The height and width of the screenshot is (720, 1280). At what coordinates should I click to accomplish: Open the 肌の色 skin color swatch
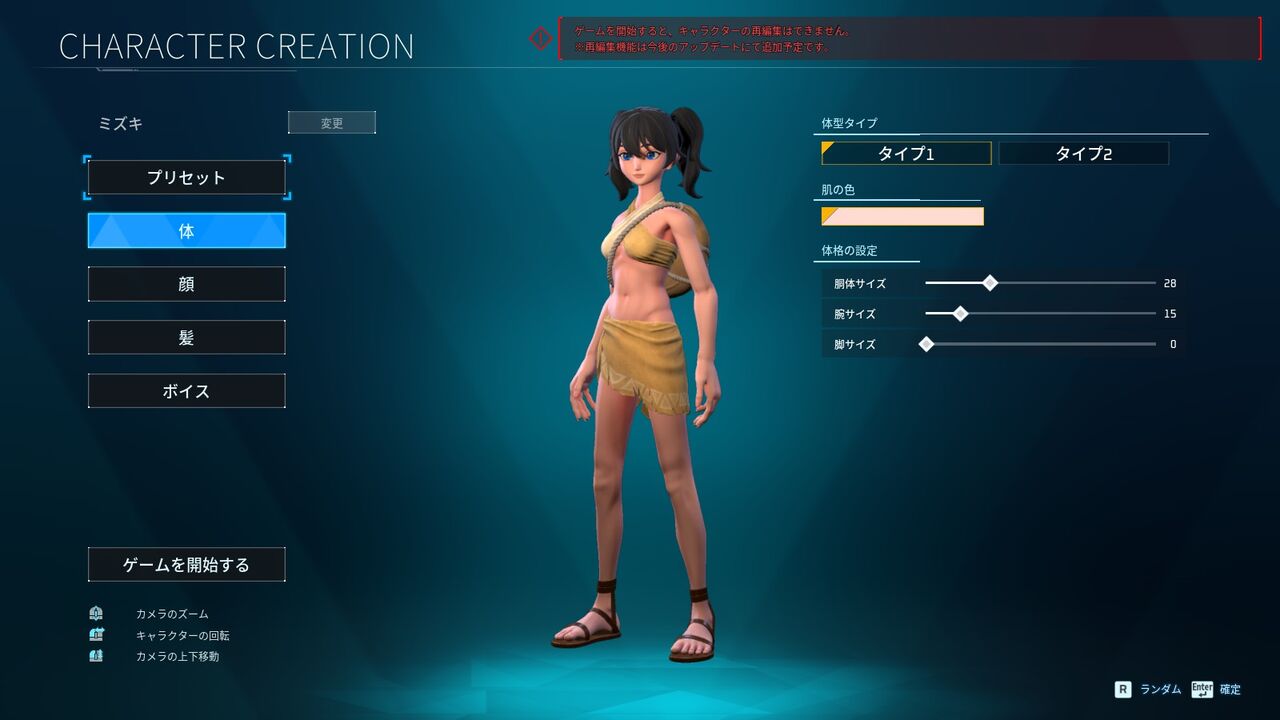902,216
